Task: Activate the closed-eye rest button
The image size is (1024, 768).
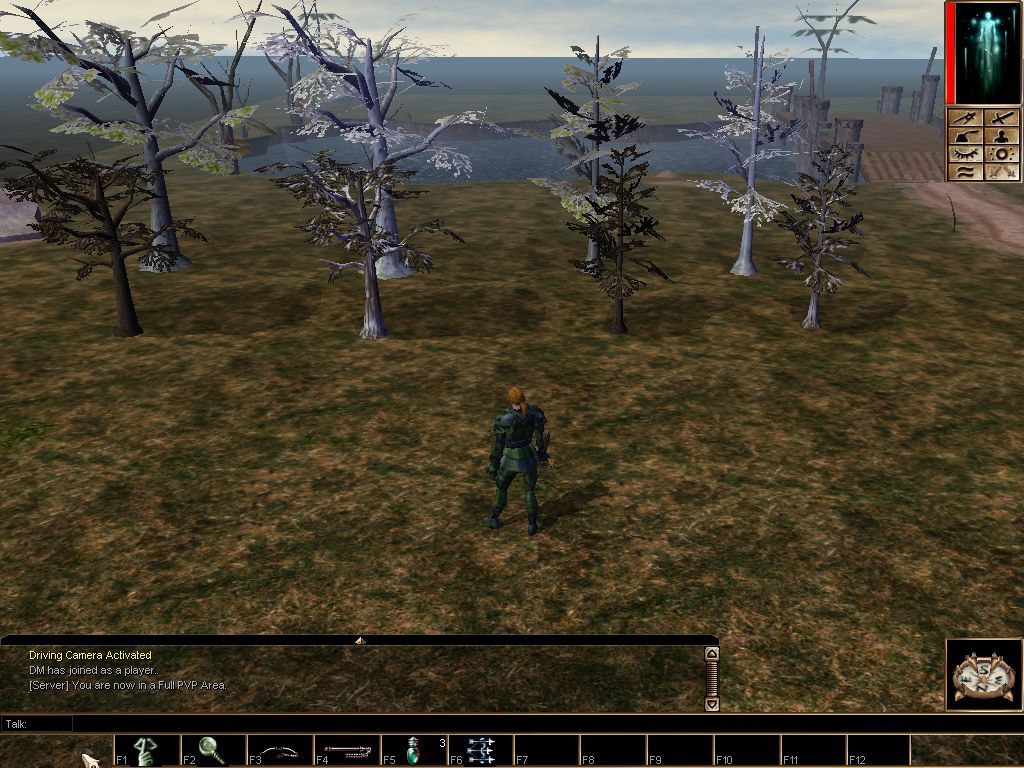Action: [964, 154]
